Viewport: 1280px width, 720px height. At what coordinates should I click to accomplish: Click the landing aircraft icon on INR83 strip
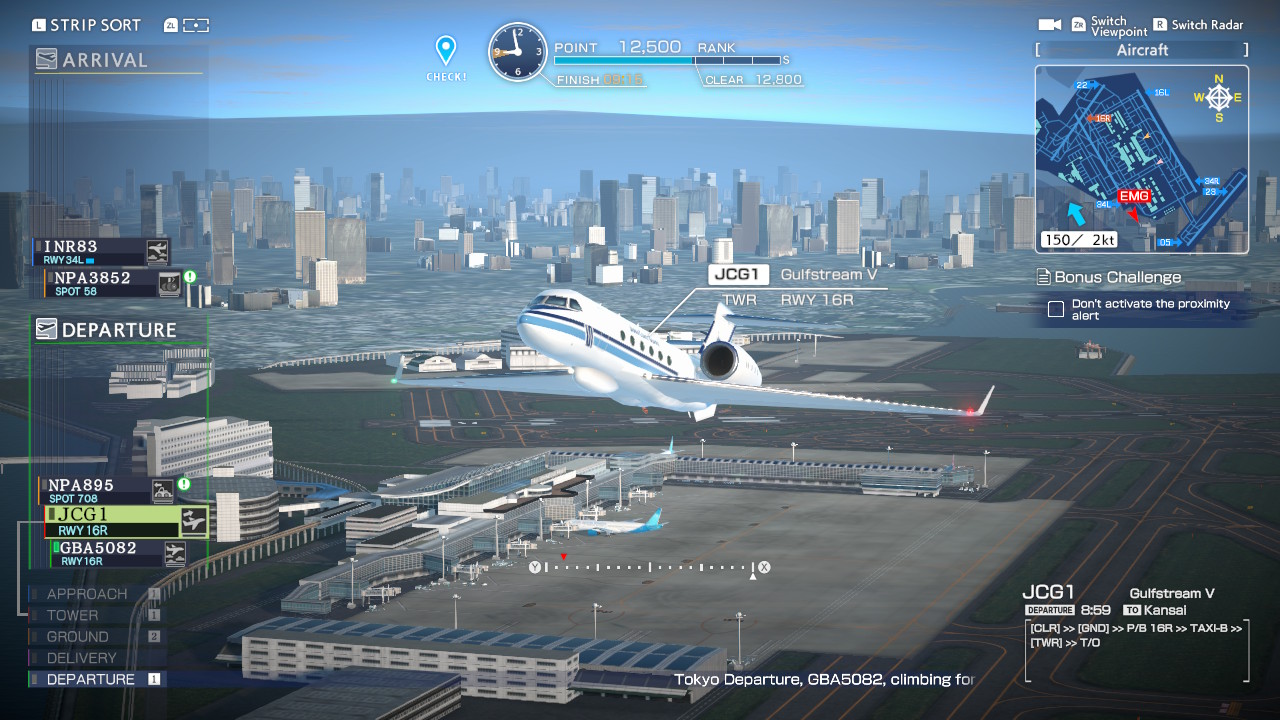pyautogui.click(x=158, y=251)
